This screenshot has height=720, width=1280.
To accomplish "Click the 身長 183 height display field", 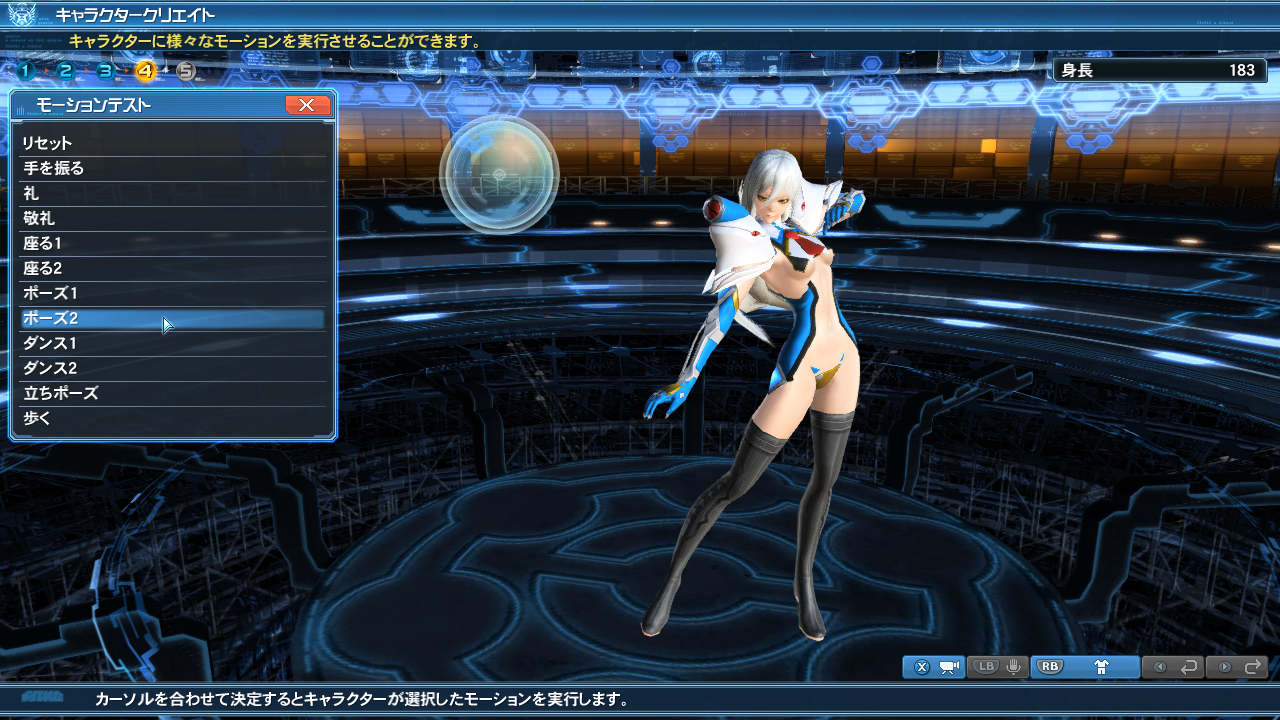I will click(1160, 71).
